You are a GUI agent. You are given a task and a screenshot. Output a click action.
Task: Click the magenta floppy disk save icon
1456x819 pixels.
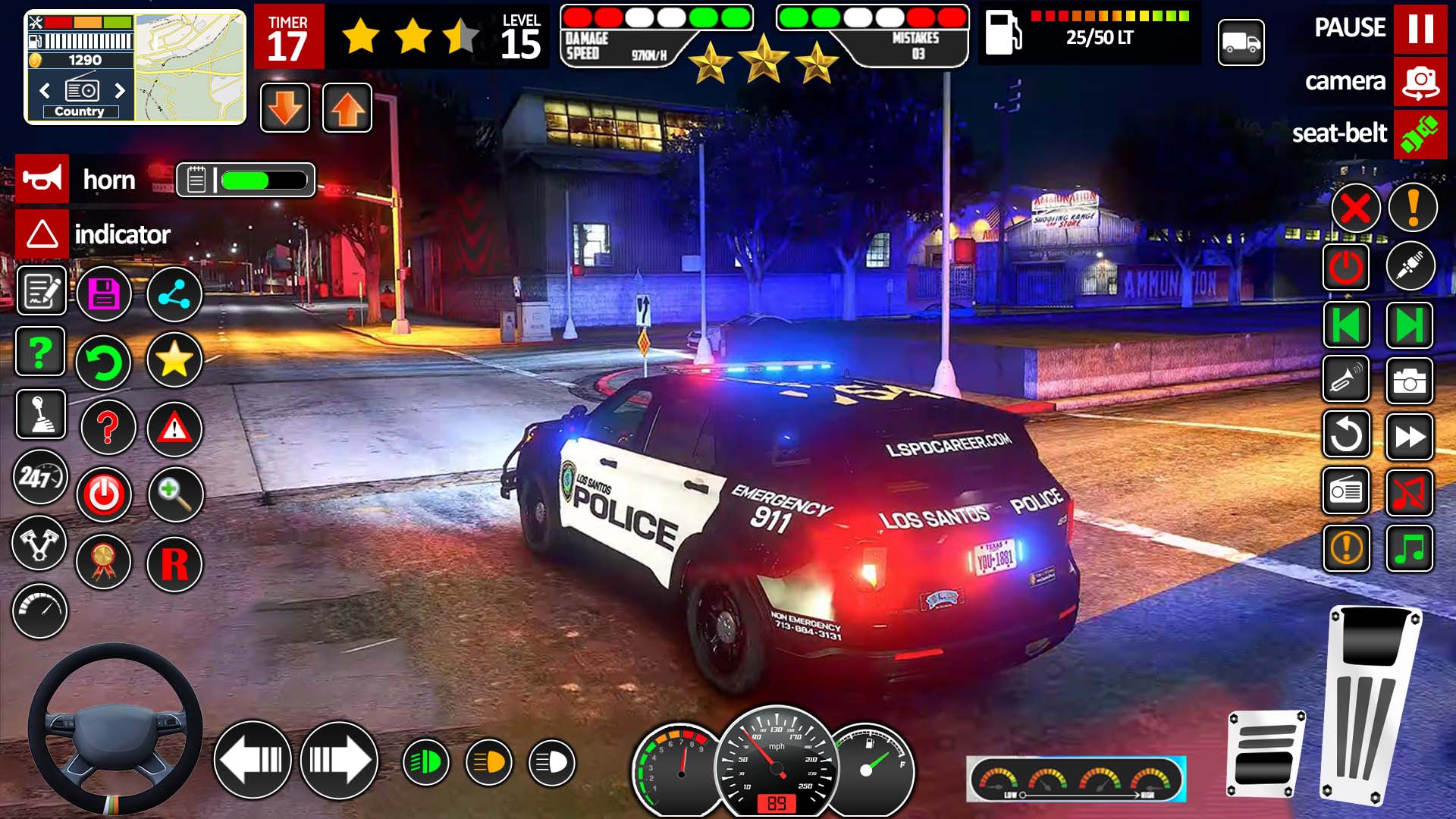click(105, 294)
